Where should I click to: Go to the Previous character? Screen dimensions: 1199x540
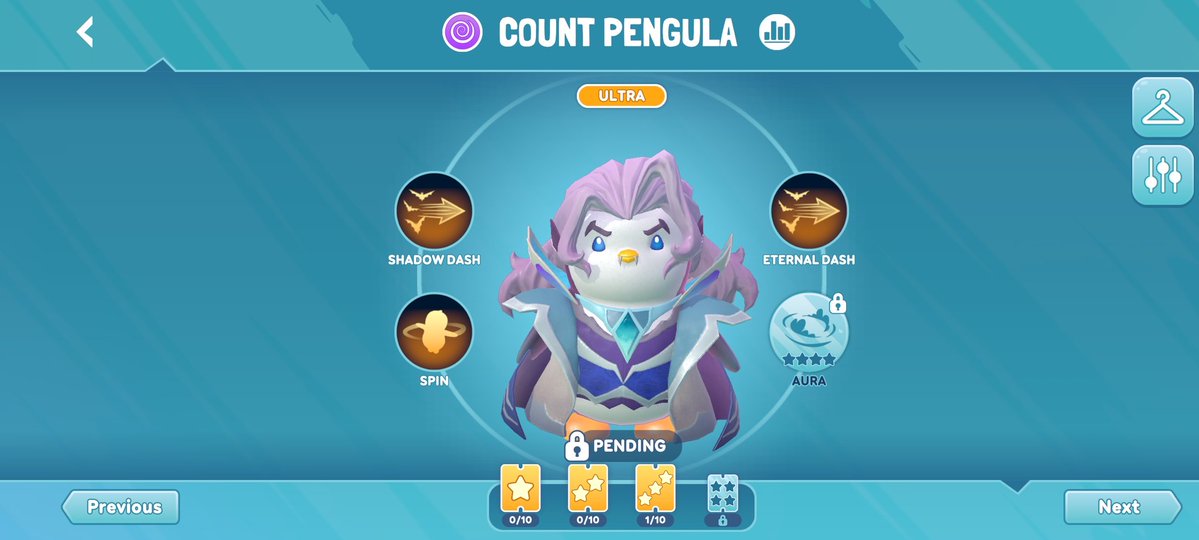(x=122, y=507)
